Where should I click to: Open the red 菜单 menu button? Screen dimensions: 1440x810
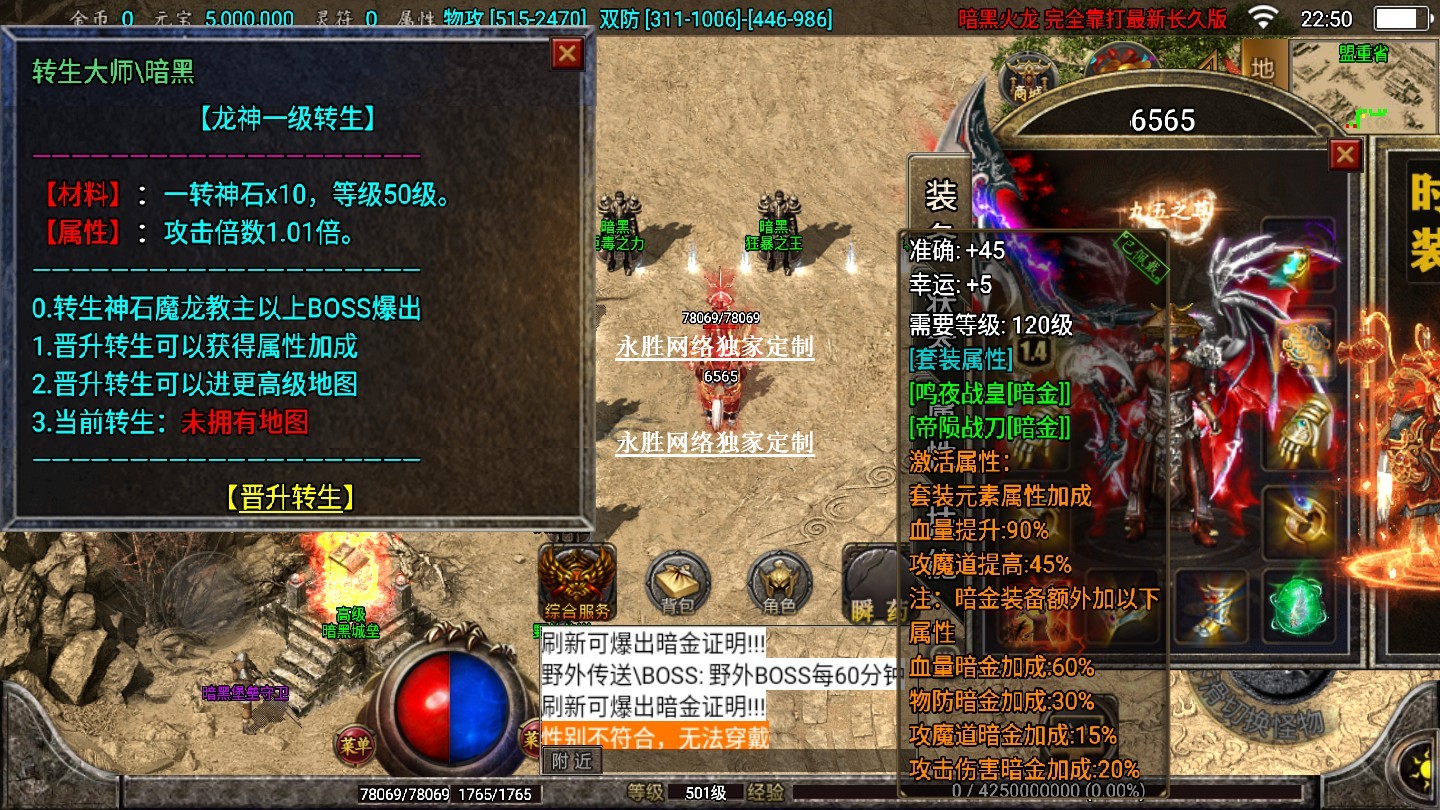[x=354, y=744]
